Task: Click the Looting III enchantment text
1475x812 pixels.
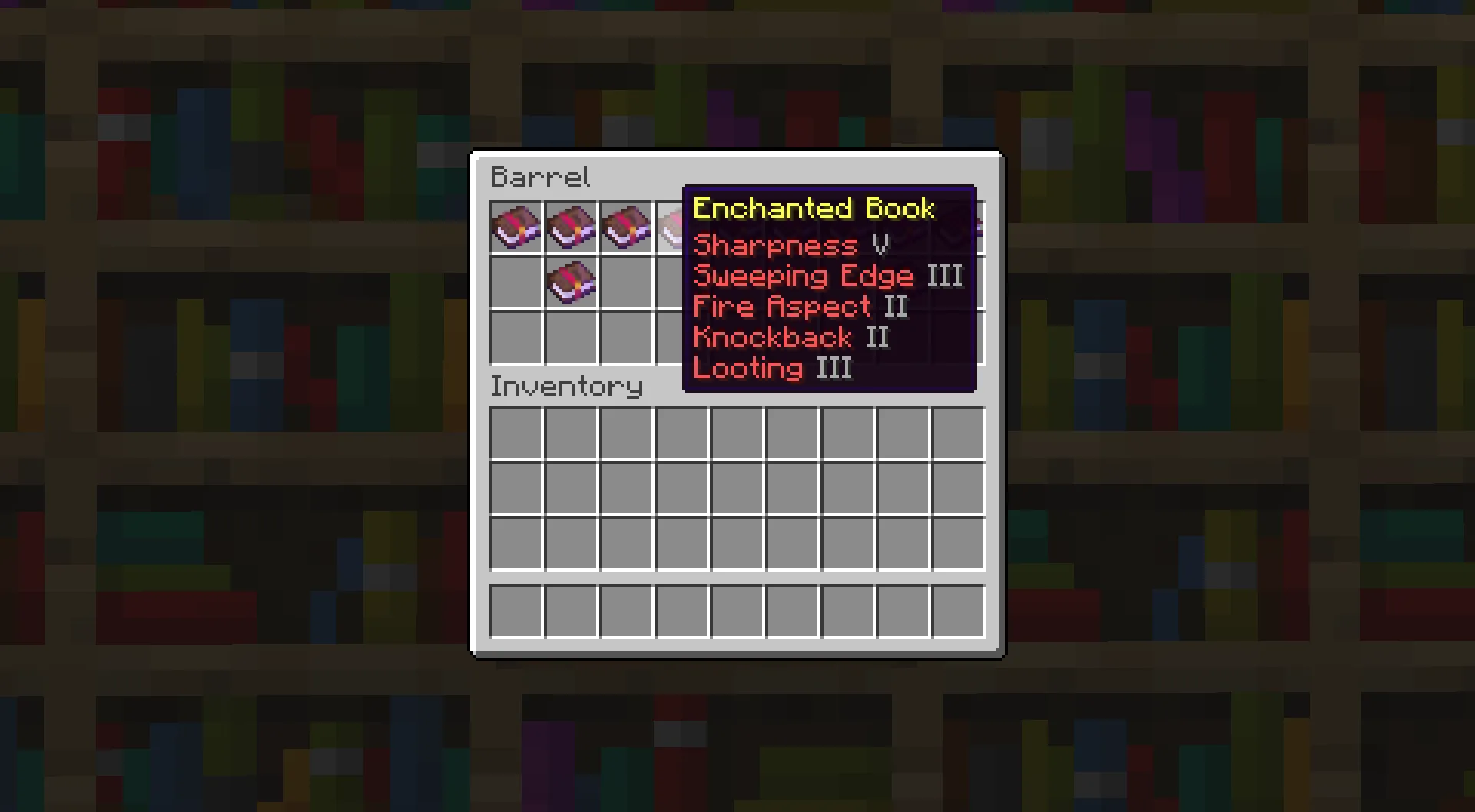Action: tap(772, 367)
